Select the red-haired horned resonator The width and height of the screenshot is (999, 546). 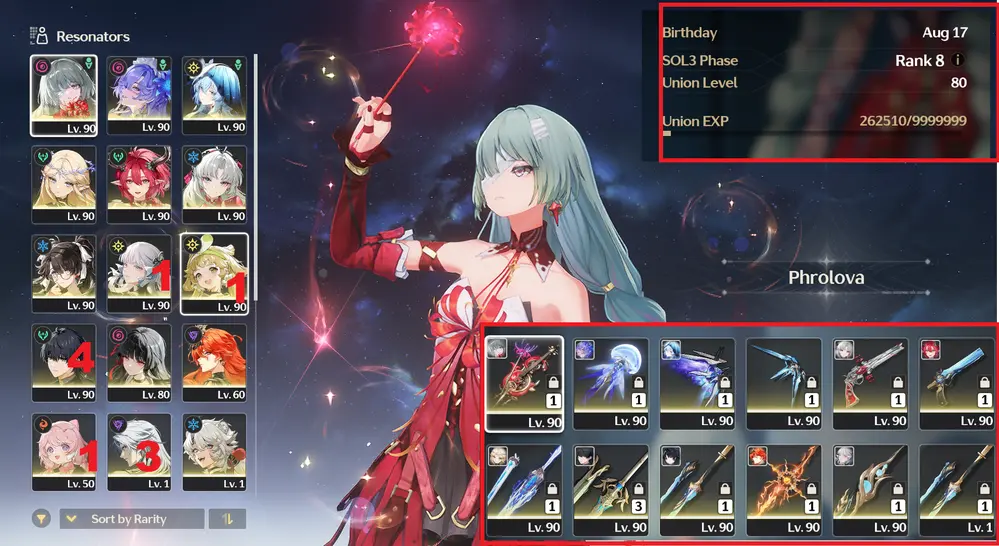pyautogui.click(x=139, y=183)
